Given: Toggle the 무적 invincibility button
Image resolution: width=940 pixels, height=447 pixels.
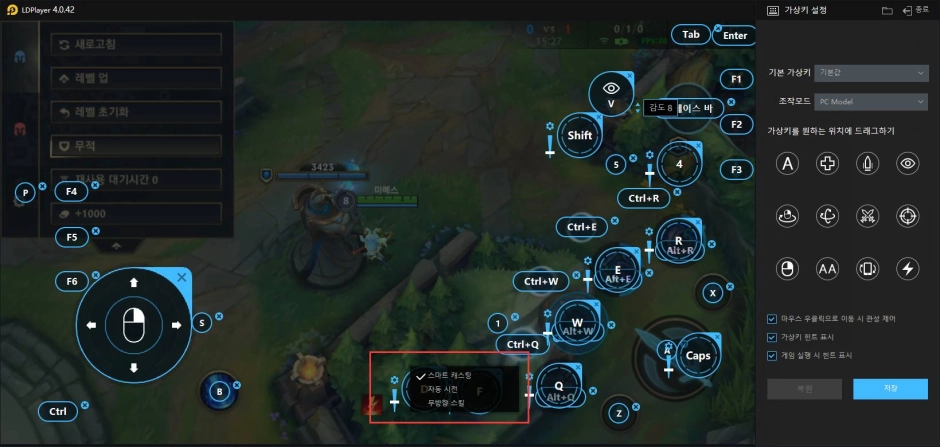Looking at the screenshot, I should pyautogui.click(x=136, y=146).
